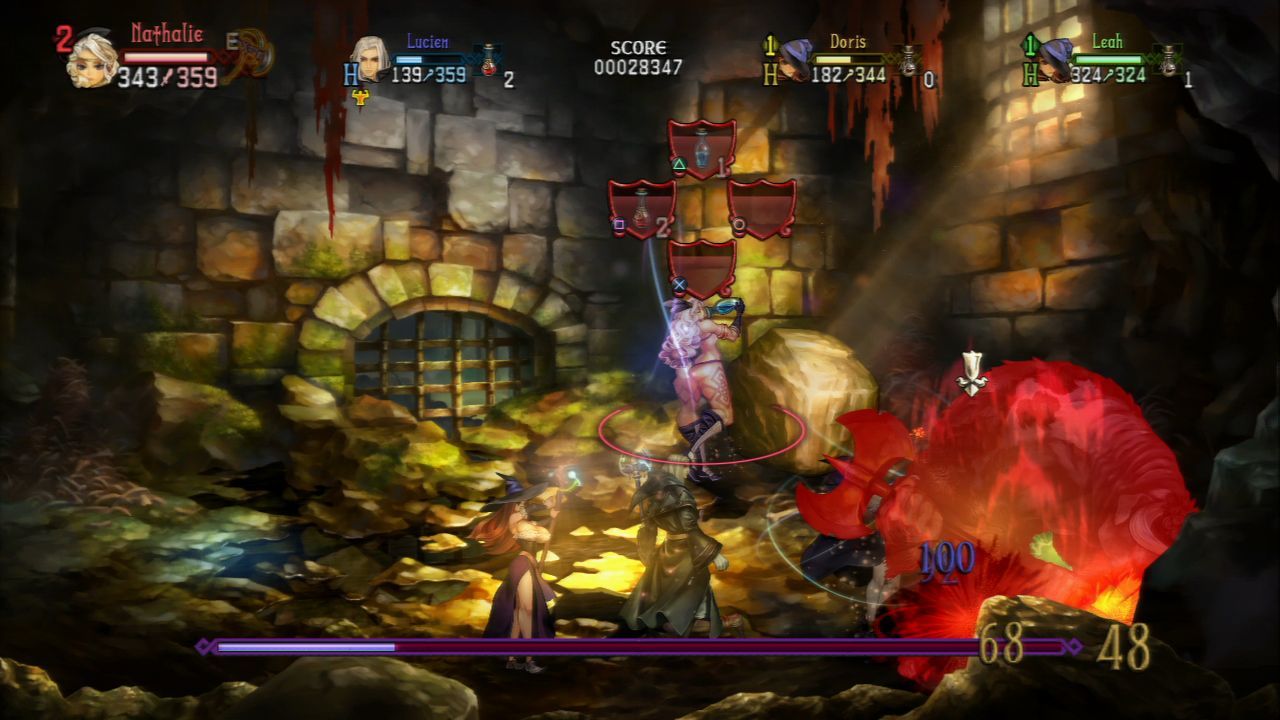The image size is (1280, 720).
Task: Select Lucien's red potion icon
Action: 489,60
